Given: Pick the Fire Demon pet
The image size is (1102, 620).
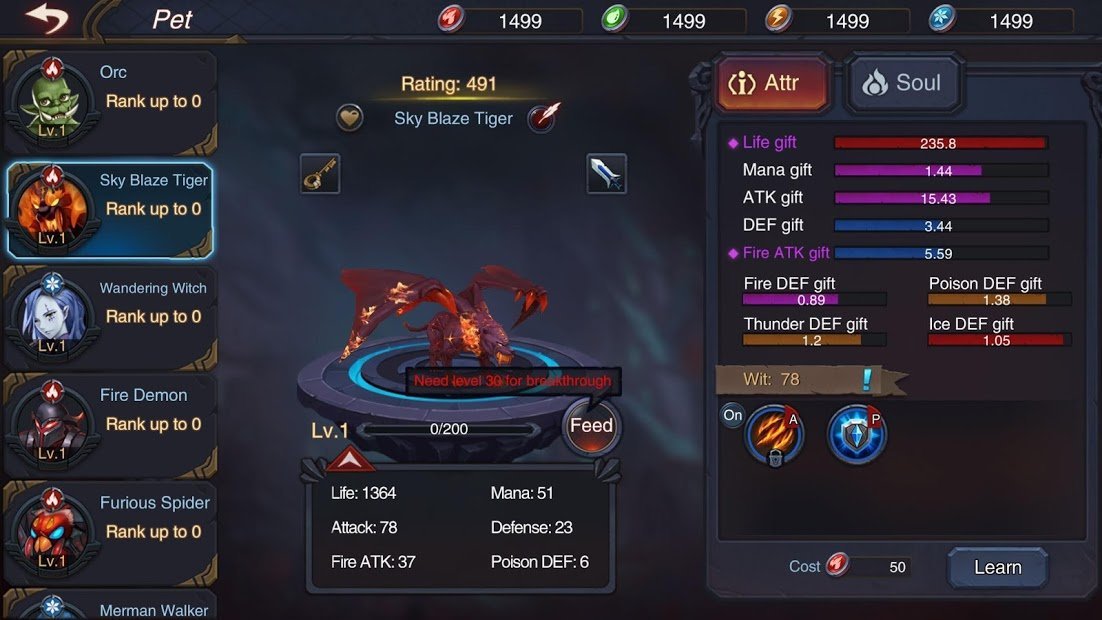Looking at the screenshot, I should pyautogui.click(x=110, y=424).
